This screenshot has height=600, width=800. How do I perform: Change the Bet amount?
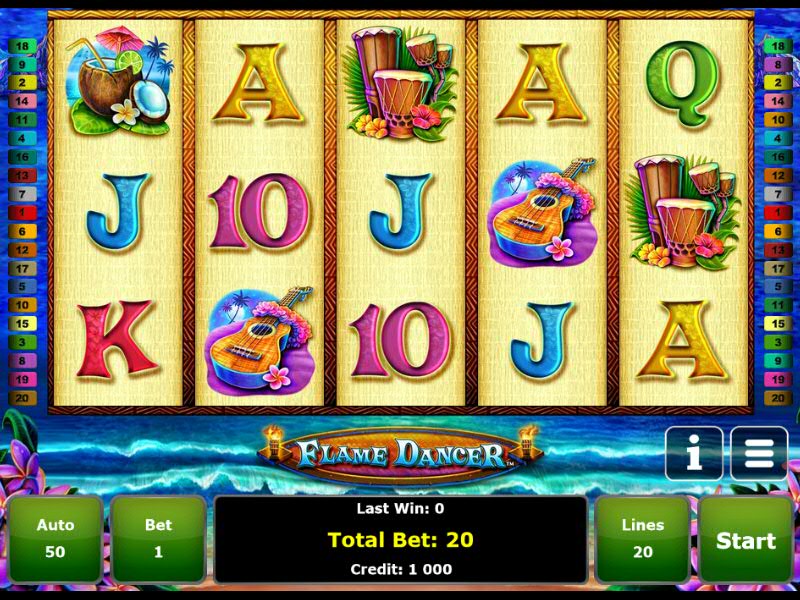(158, 539)
